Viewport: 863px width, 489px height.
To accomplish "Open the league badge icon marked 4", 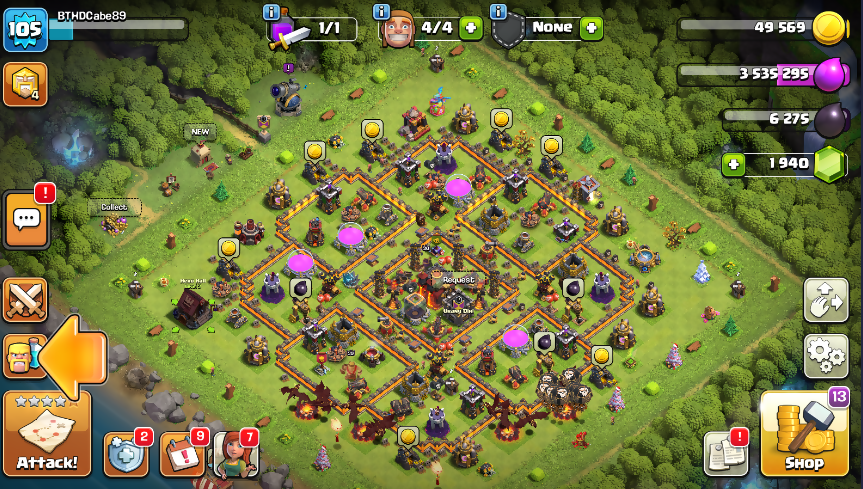I will point(25,85).
